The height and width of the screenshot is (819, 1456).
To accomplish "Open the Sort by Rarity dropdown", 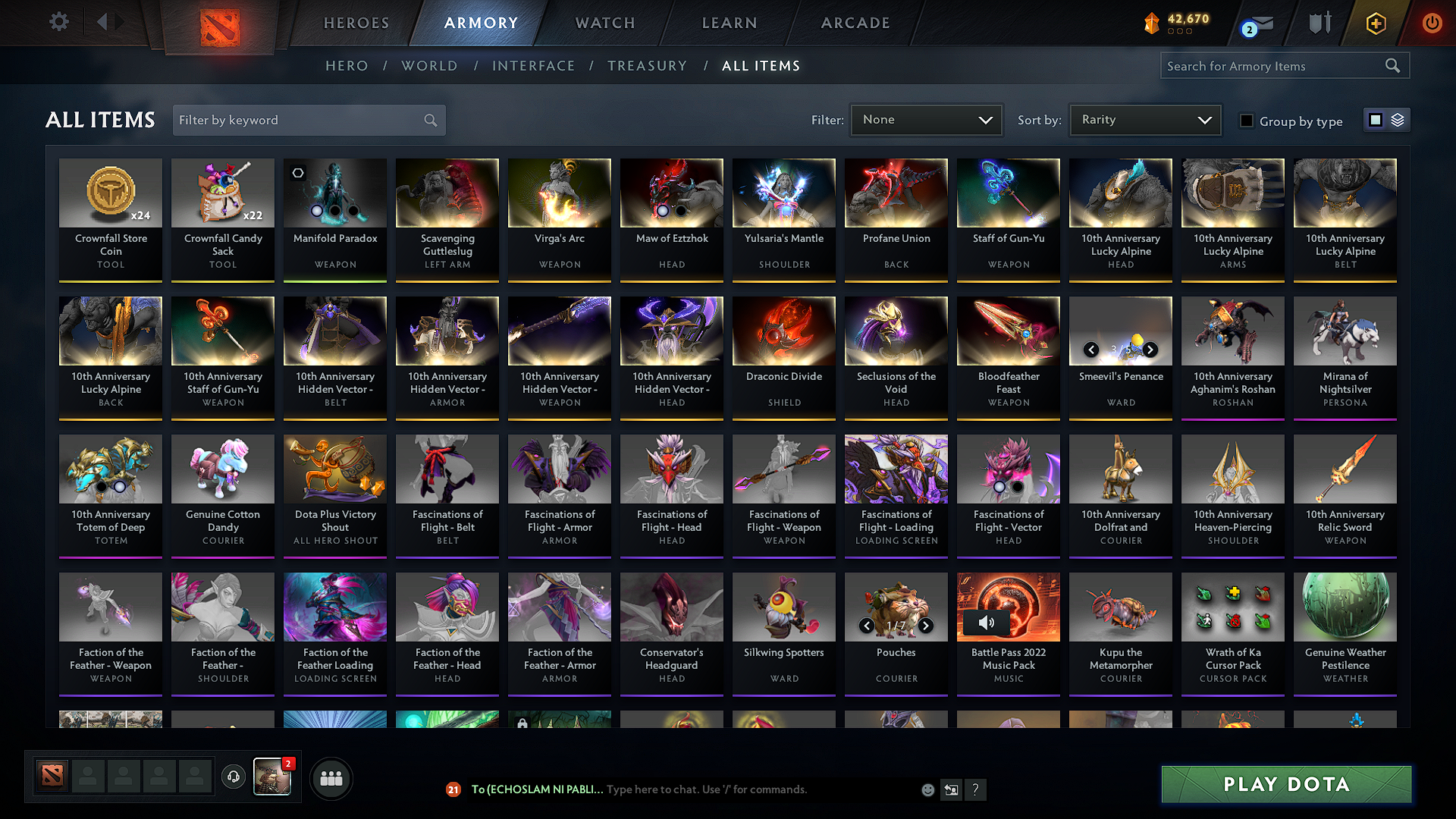I will pos(1144,119).
